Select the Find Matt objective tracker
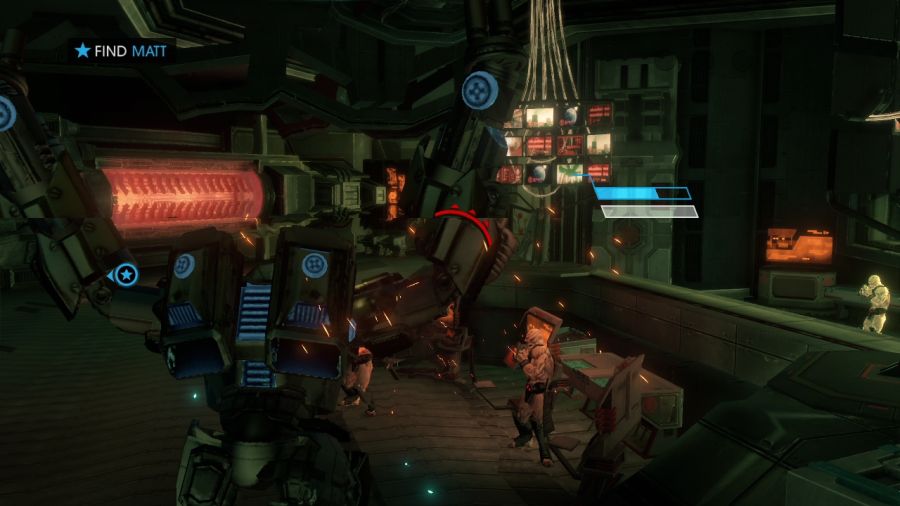Image resolution: width=900 pixels, height=506 pixels. pos(120,50)
